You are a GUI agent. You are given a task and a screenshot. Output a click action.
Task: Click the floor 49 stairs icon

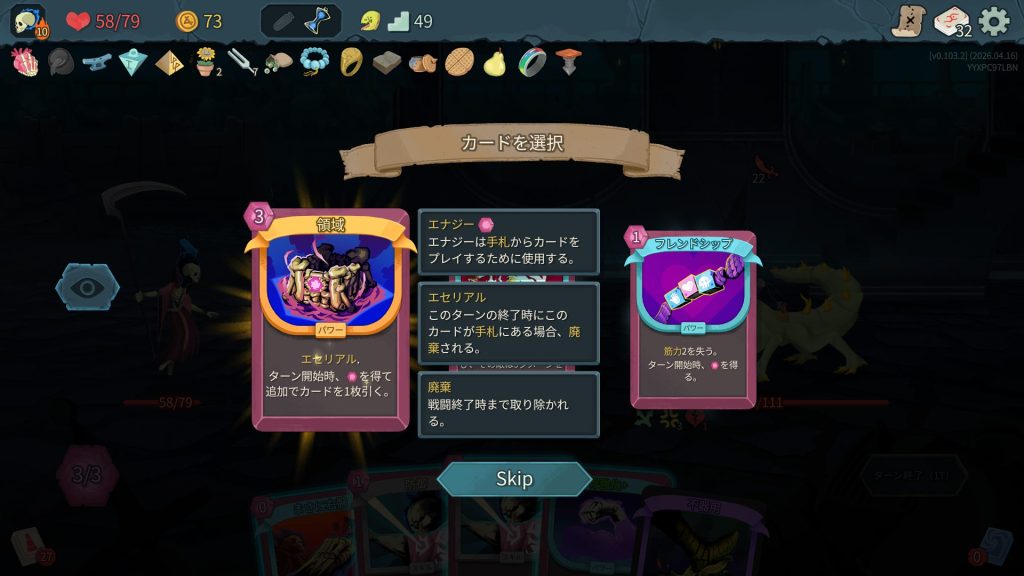398,21
